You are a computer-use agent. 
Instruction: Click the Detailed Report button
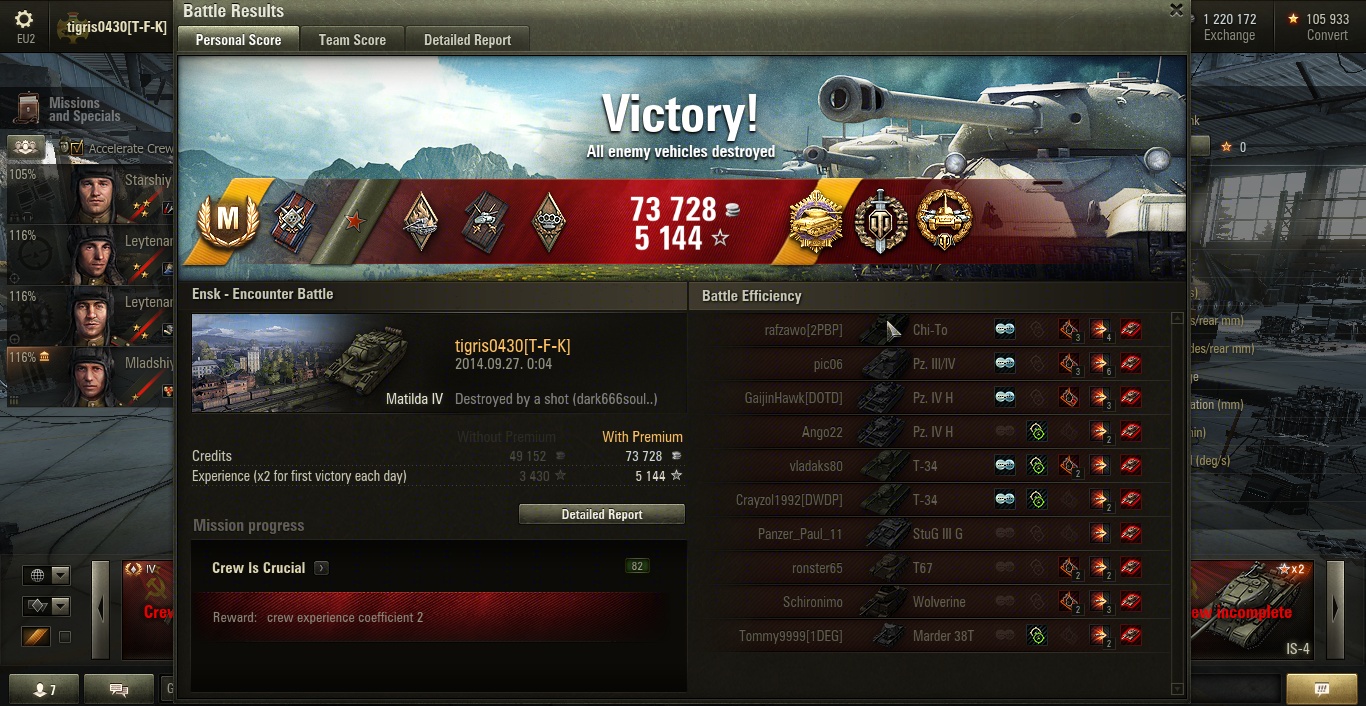tap(601, 514)
